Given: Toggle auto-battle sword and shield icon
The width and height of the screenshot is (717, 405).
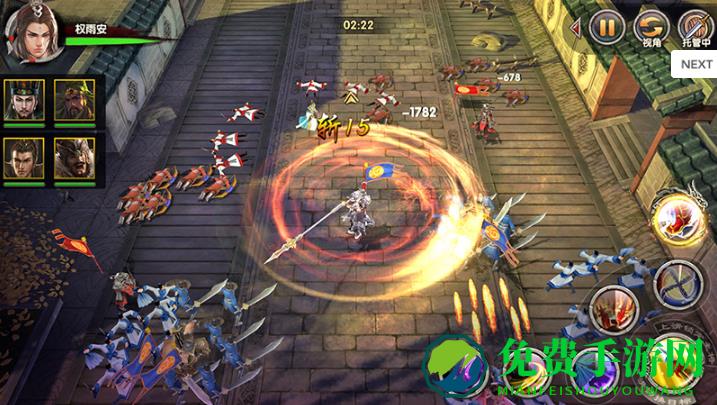Looking at the screenshot, I should [696, 25].
